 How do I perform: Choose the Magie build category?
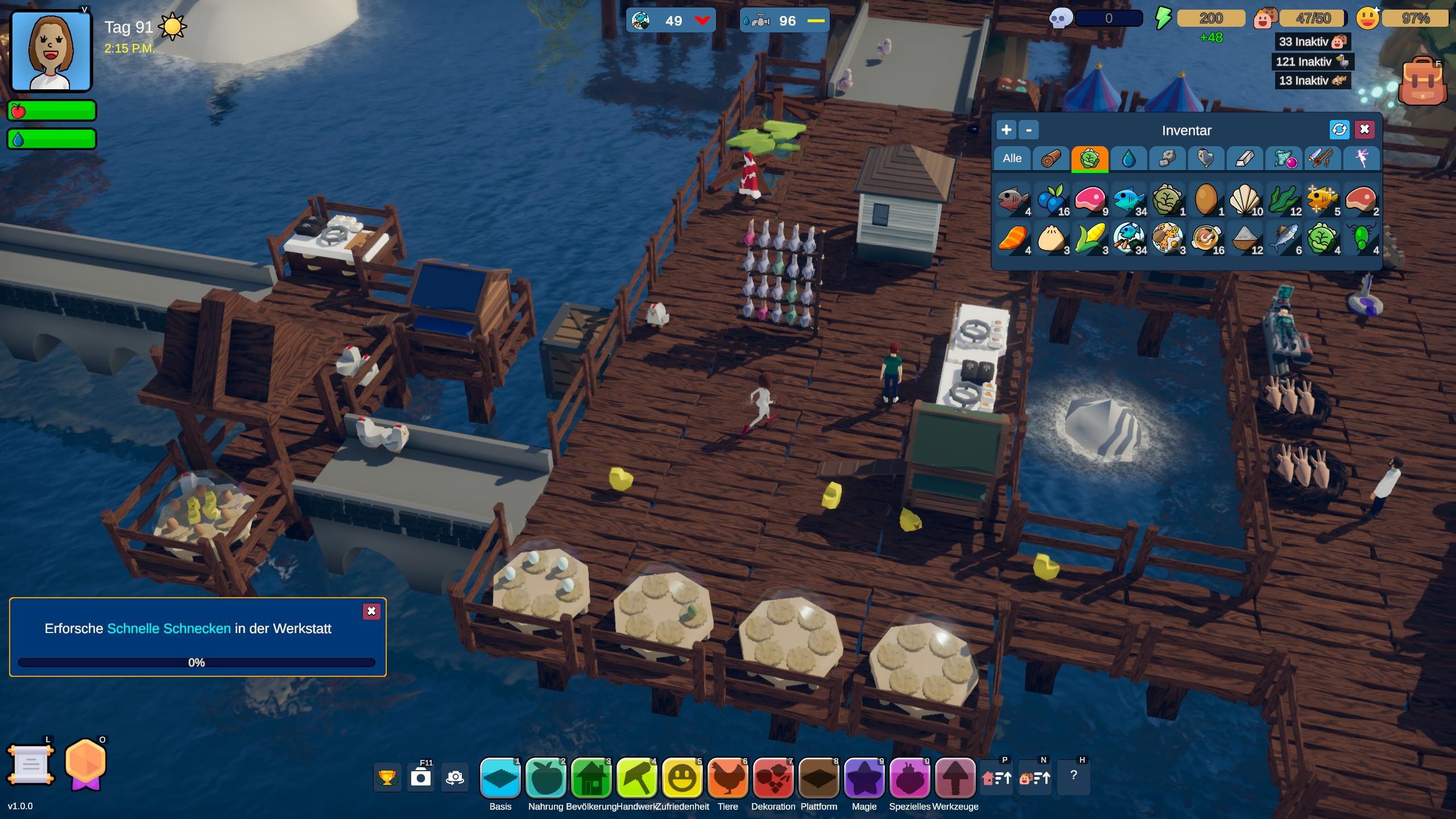click(x=864, y=778)
